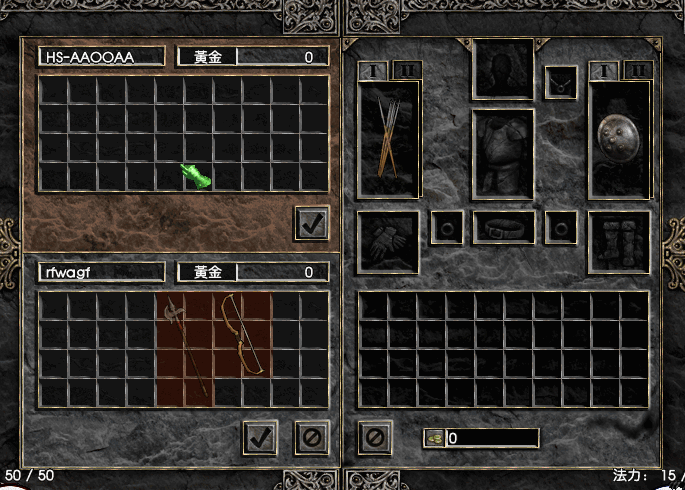Close the inventory panel beside the gold button
Screen dimensions: 685x490
click(x=374, y=437)
